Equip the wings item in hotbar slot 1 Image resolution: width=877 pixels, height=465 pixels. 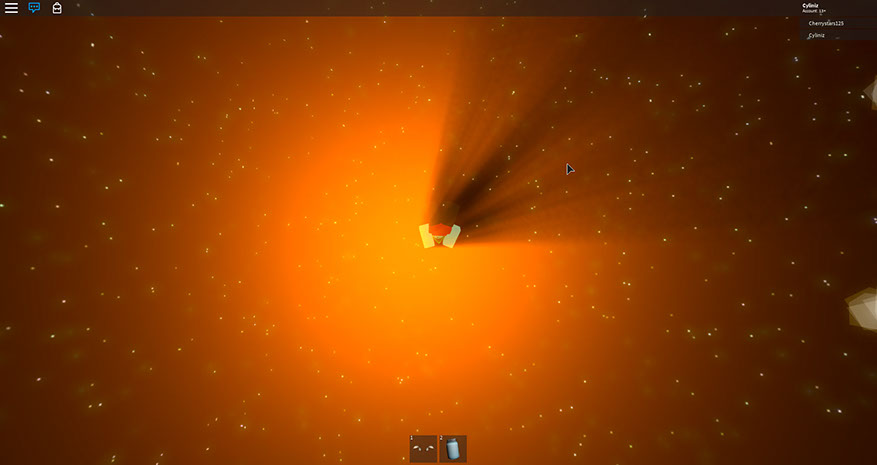tap(423, 449)
